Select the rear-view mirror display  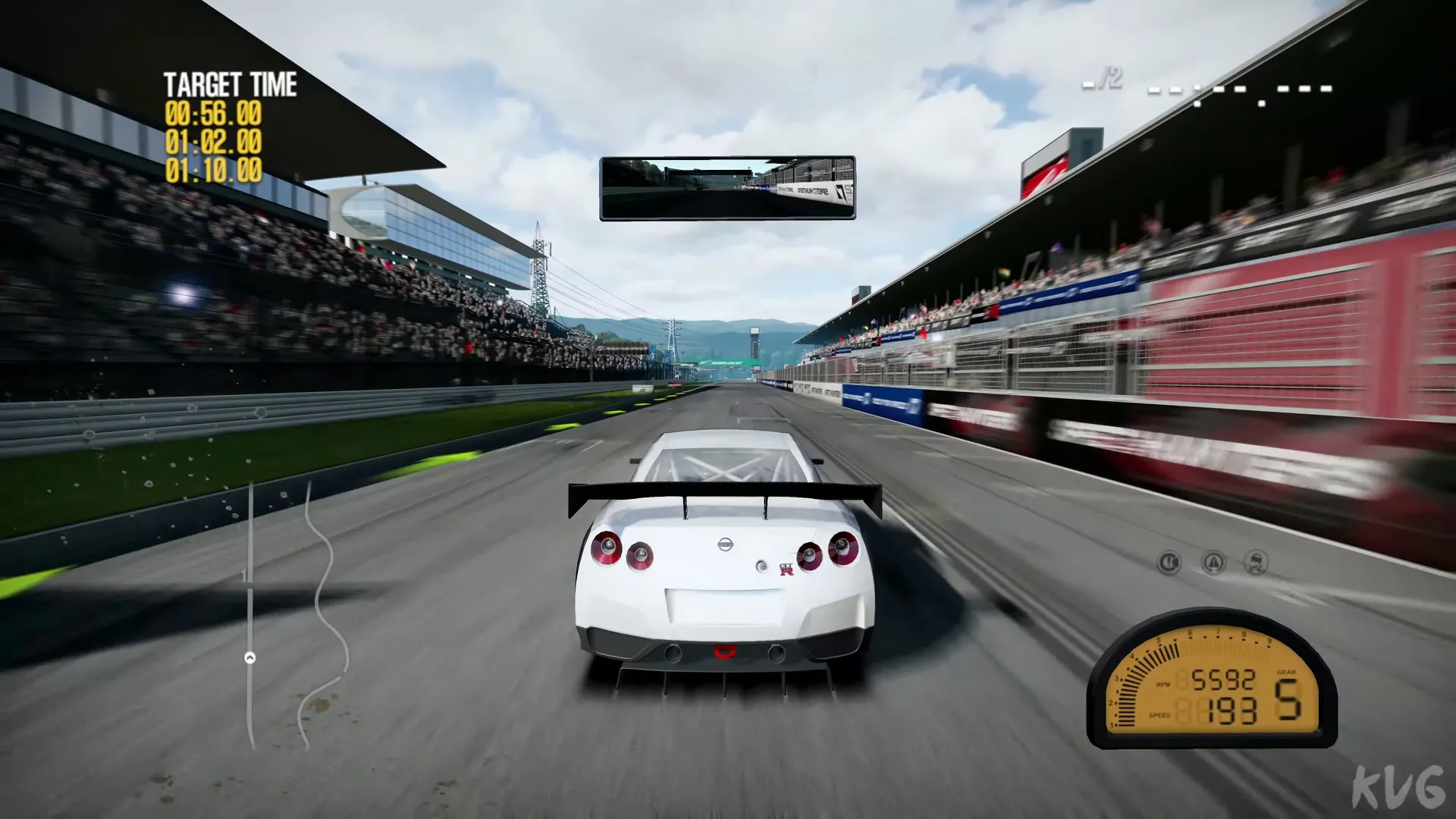(727, 188)
